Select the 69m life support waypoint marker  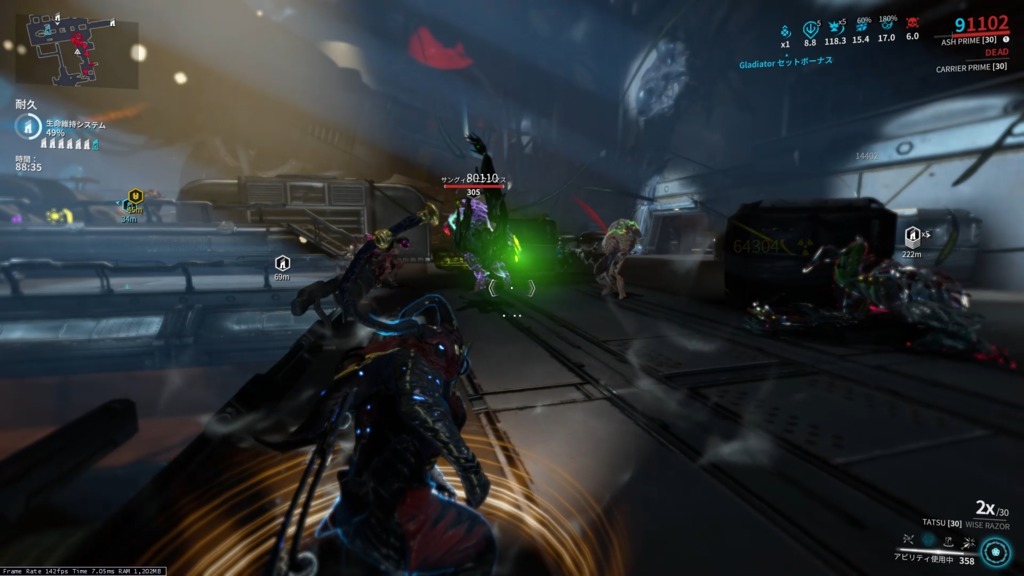click(282, 263)
